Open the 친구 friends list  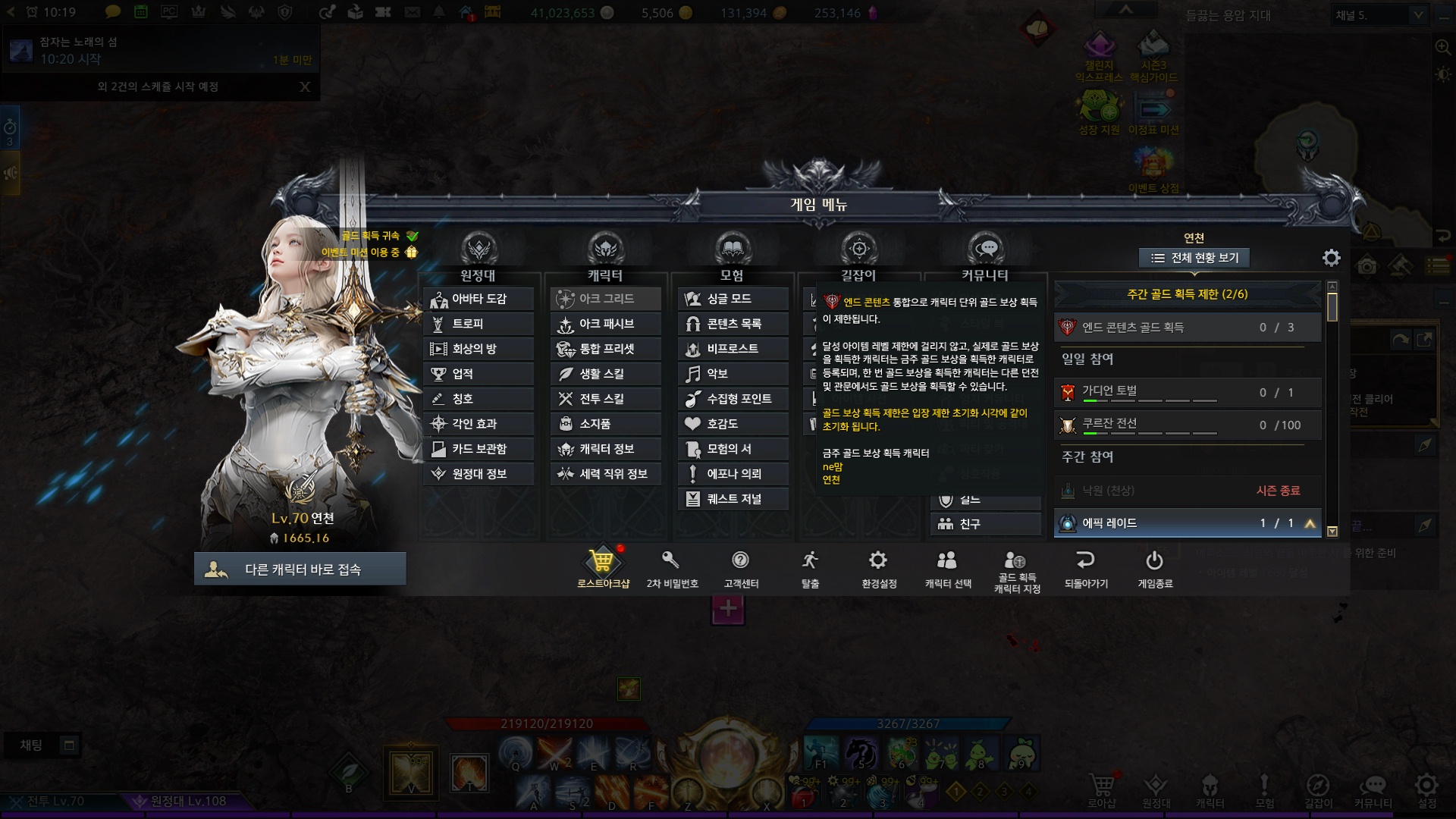985,524
